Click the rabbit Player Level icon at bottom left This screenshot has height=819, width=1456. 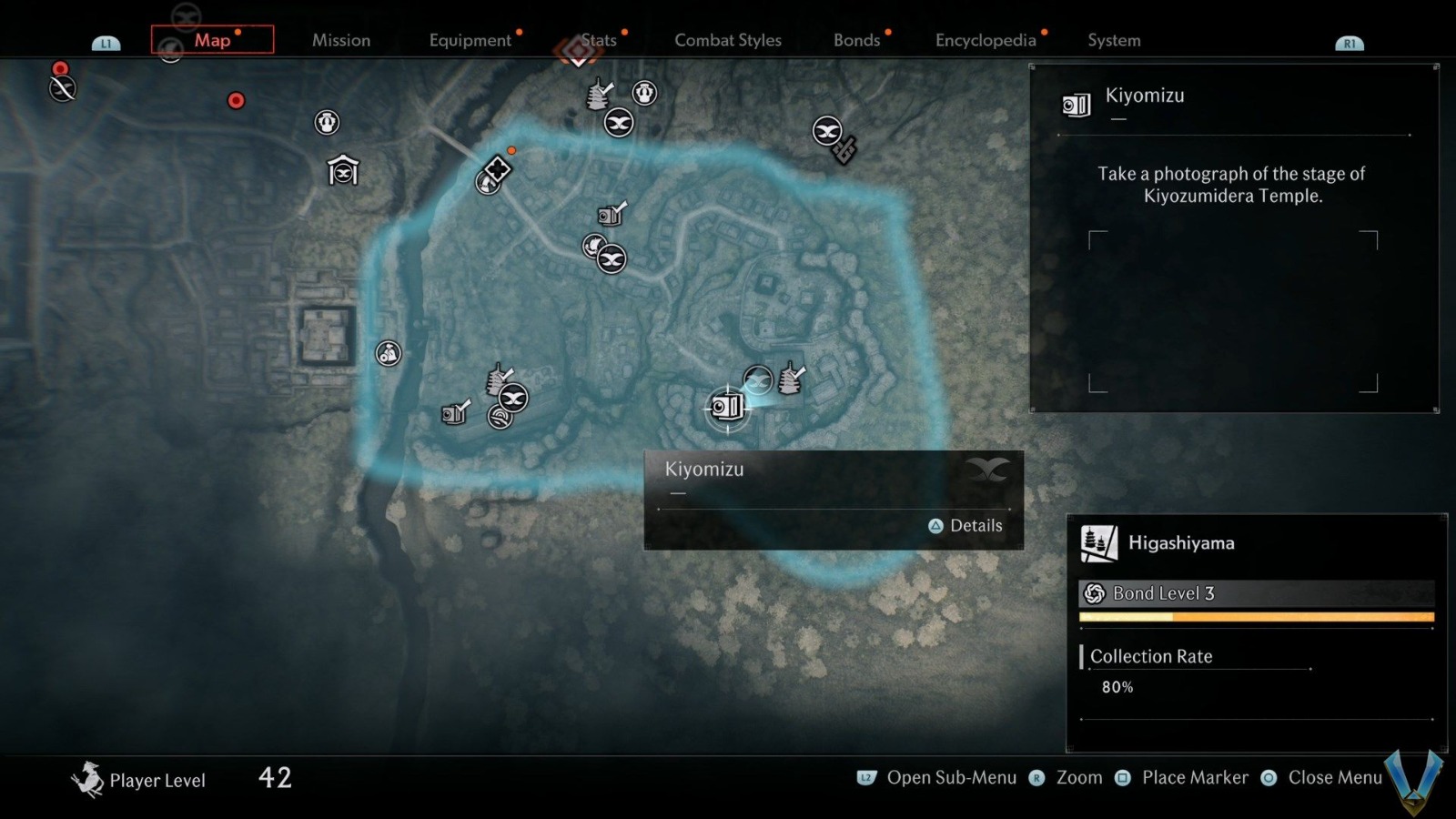pyautogui.click(x=88, y=778)
